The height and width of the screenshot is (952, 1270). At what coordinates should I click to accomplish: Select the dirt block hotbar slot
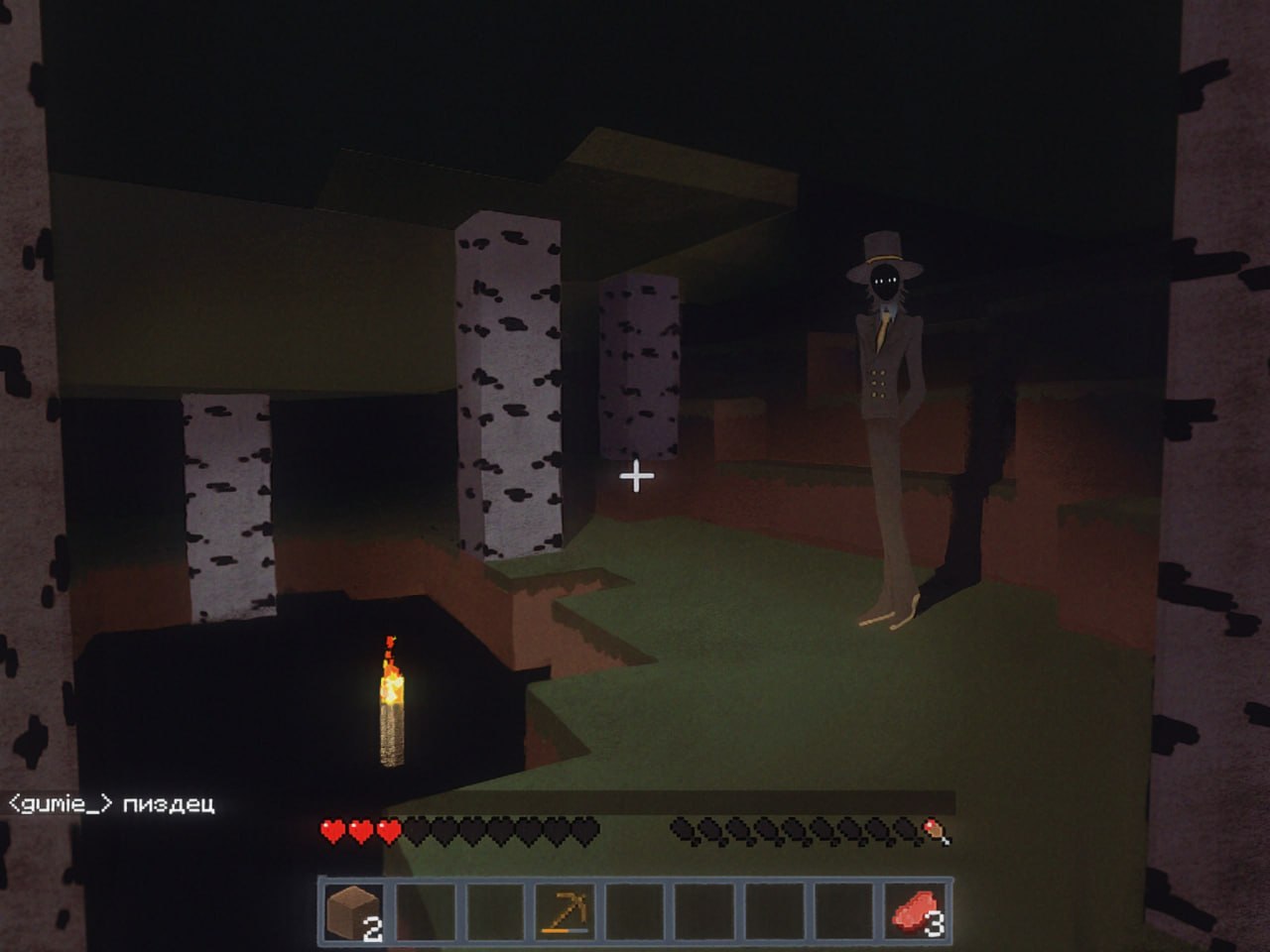coord(354,910)
